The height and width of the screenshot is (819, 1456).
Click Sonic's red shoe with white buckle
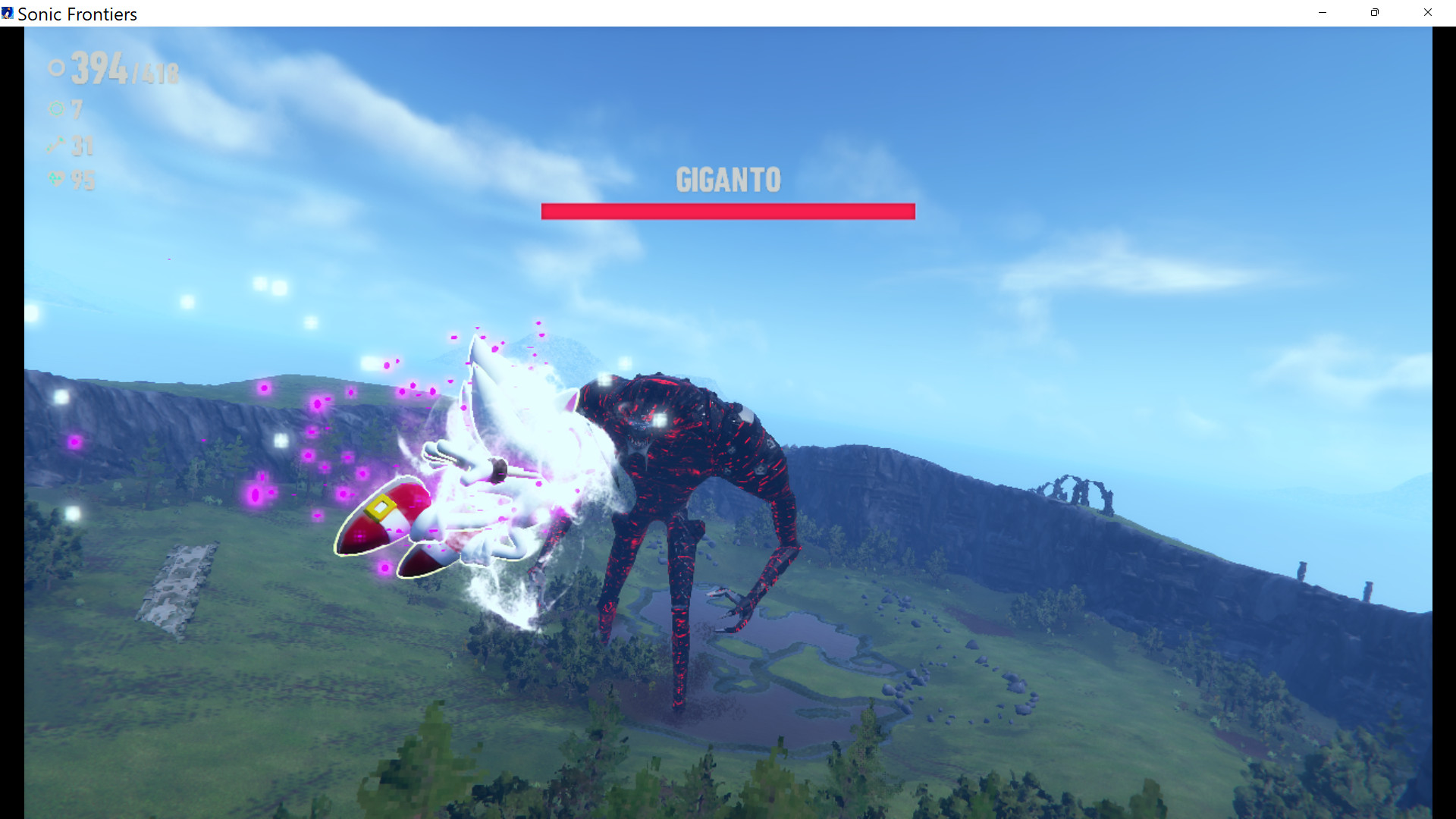click(383, 512)
